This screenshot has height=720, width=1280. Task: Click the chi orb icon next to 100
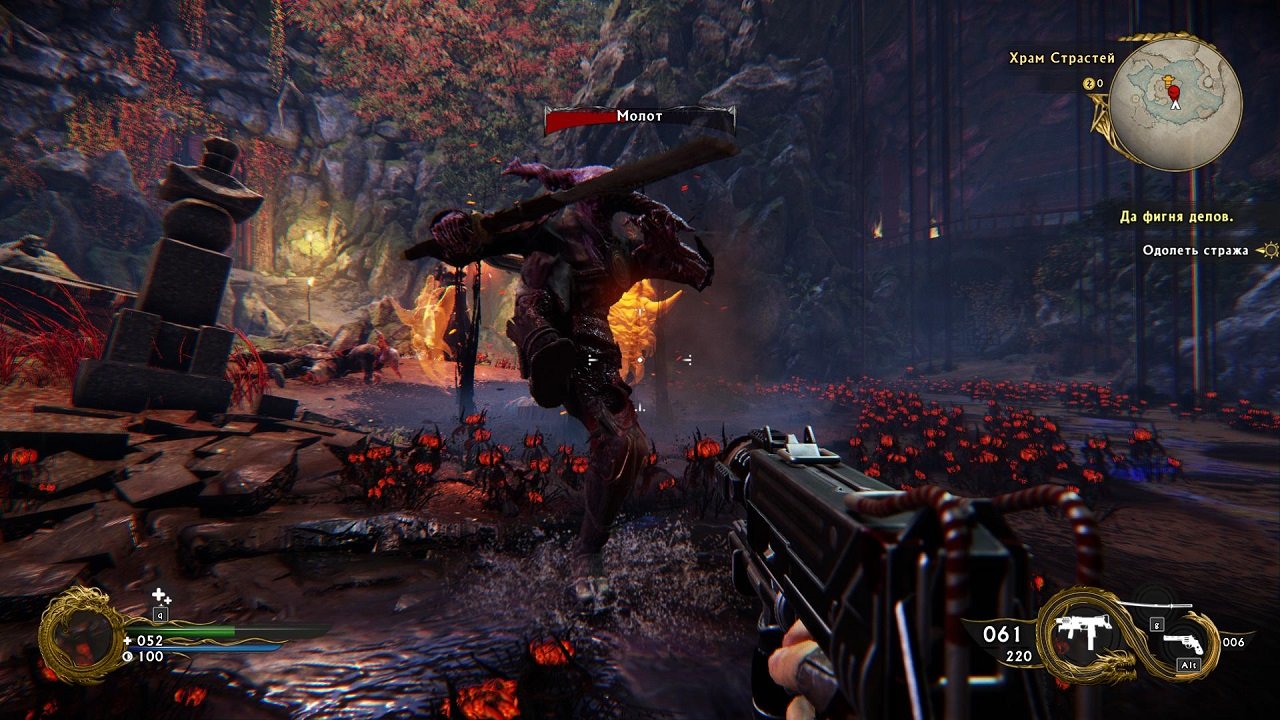[x=128, y=656]
